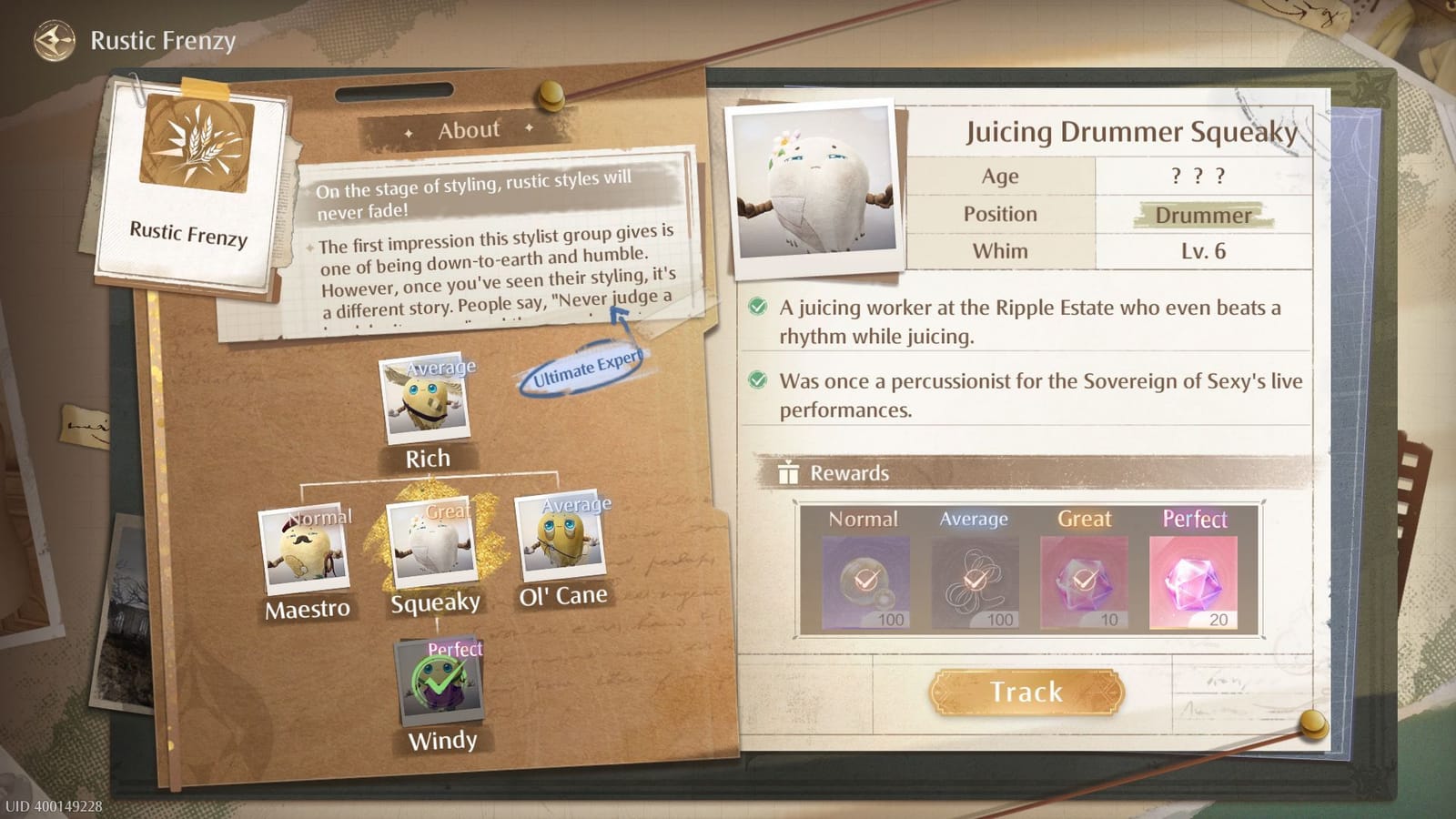This screenshot has width=1456, height=819.
Task: Switch to the About tab
Action: (467, 129)
